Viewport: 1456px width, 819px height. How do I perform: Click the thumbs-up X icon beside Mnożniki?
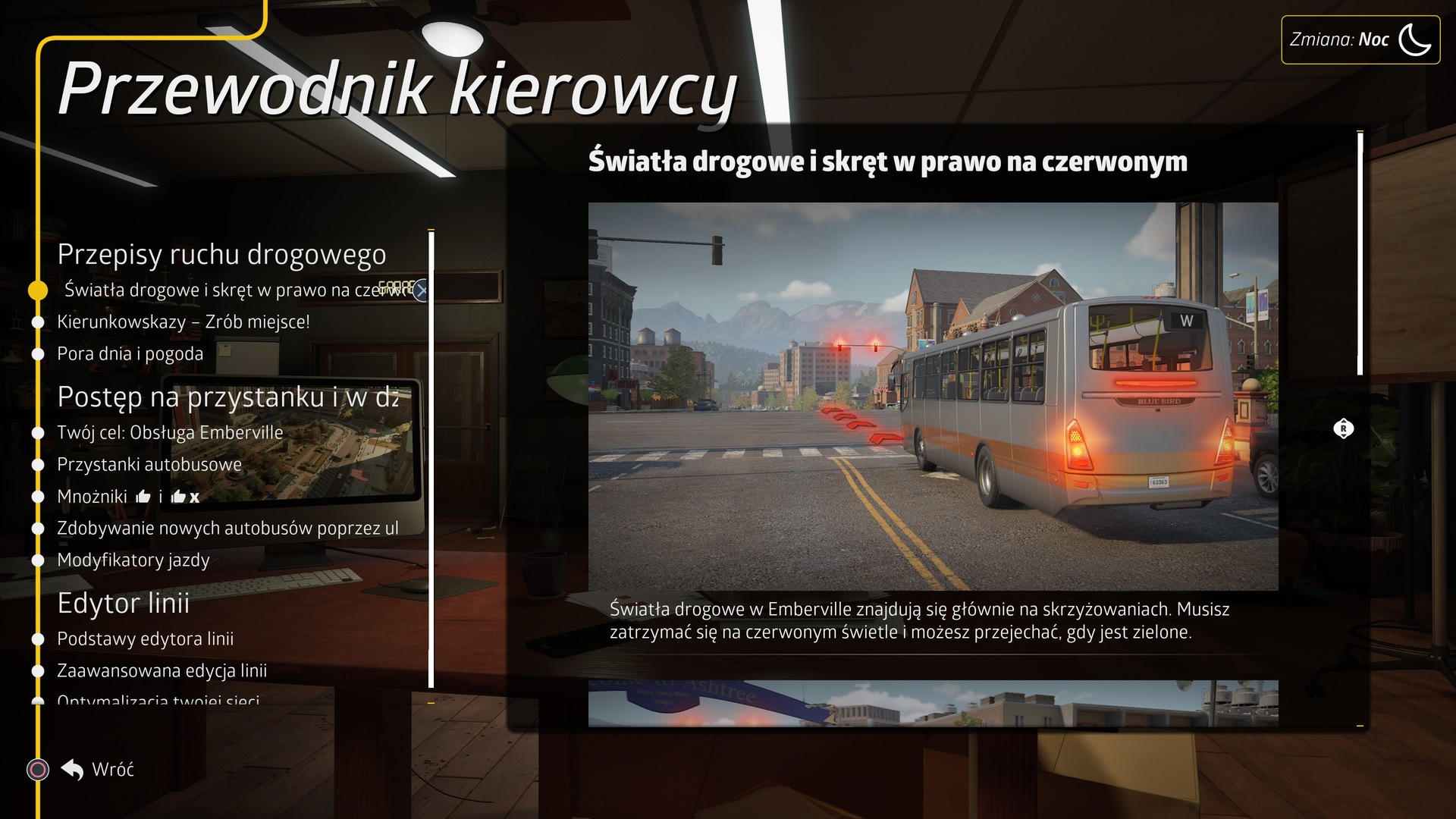tap(185, 496)
